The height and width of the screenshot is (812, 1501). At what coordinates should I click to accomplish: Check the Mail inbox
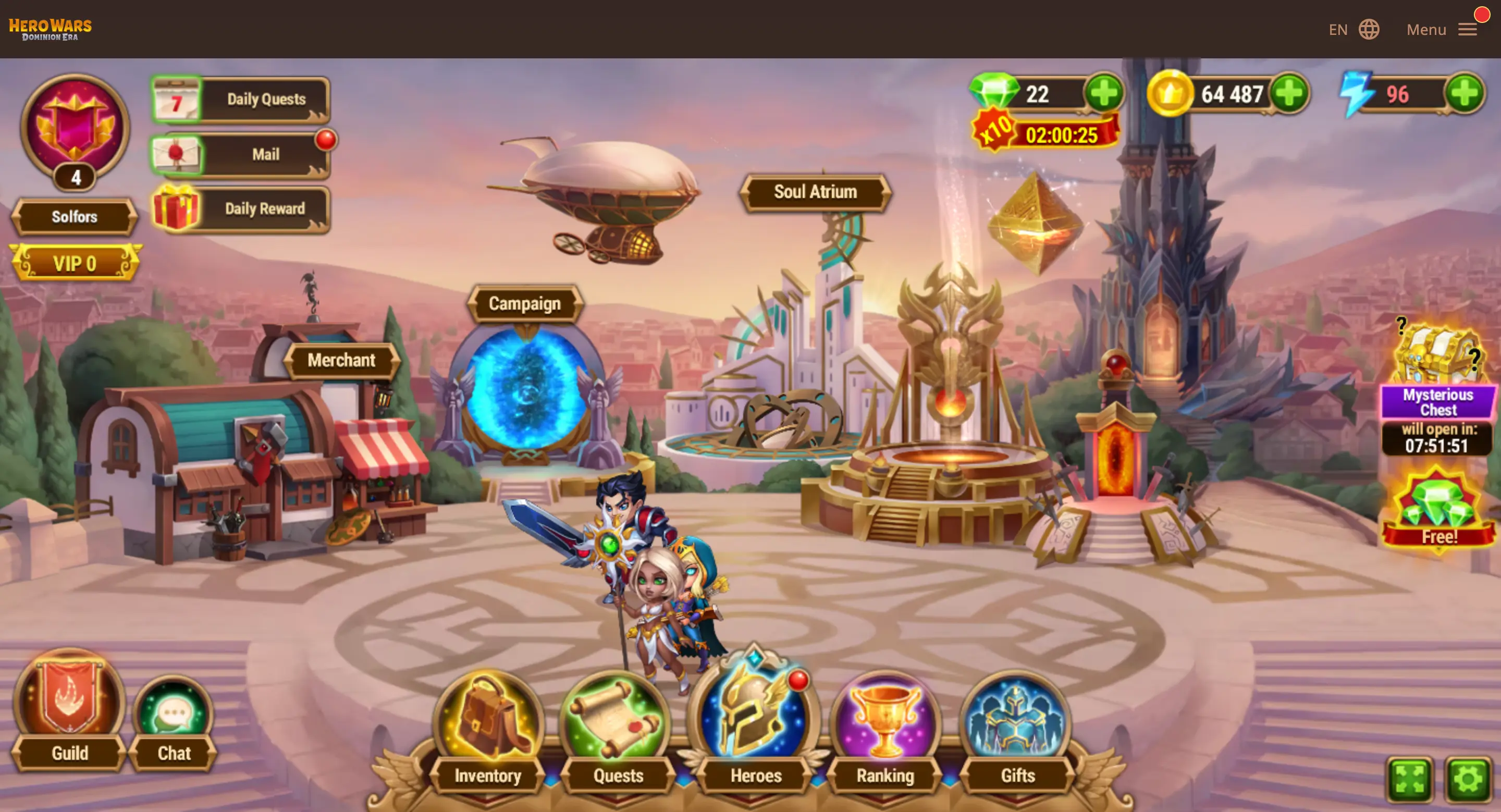pos(241,154)
